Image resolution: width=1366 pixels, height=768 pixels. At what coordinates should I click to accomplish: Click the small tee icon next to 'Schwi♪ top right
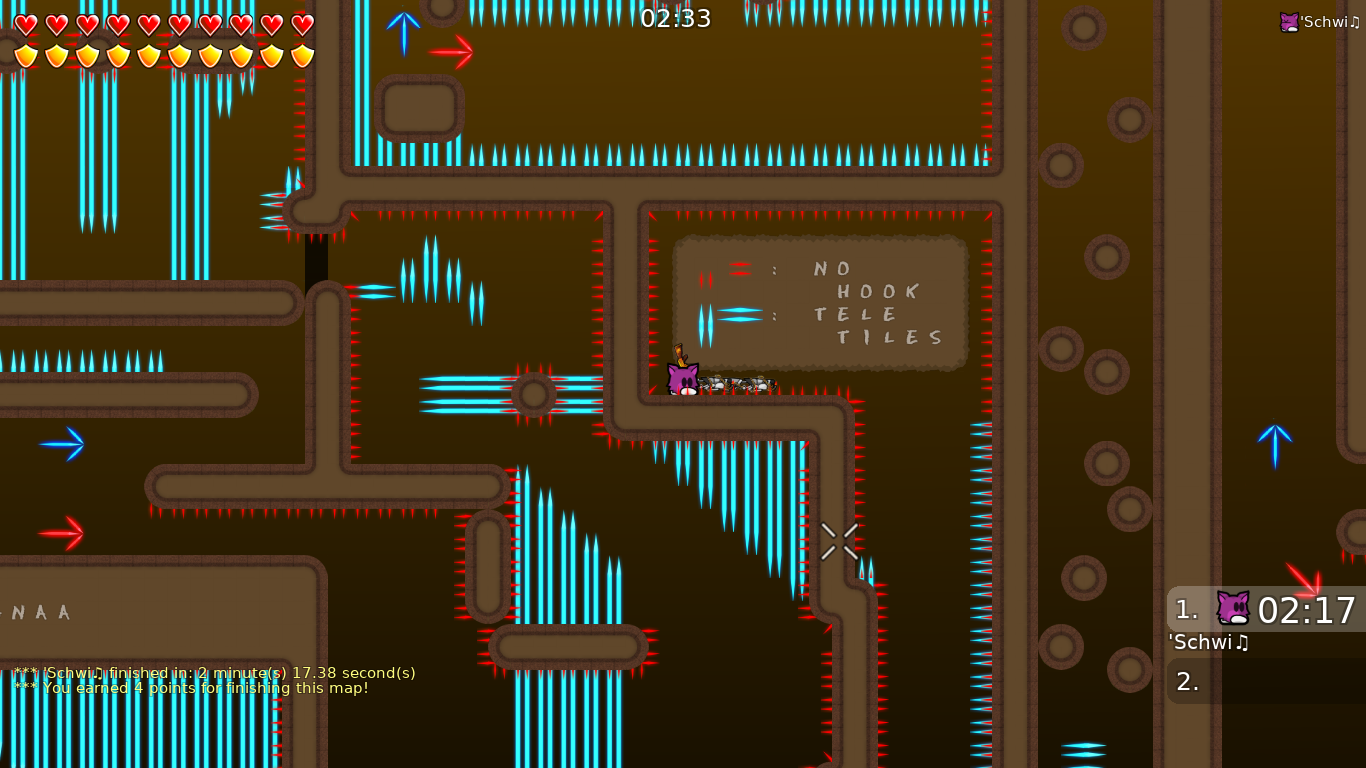click(x=1289, y=20)
